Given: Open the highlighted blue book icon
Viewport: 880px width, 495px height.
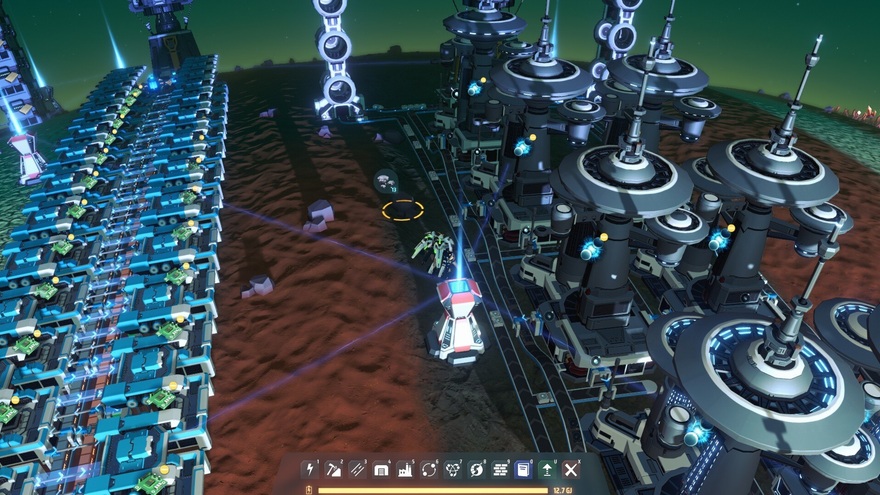Looking at the screenshot, I should point(524,469).
